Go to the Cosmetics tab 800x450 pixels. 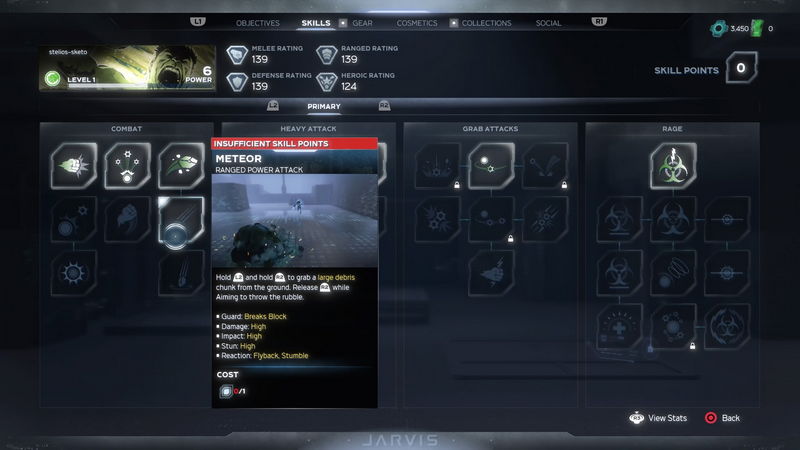pyautogui.click(x=416, y=23)
